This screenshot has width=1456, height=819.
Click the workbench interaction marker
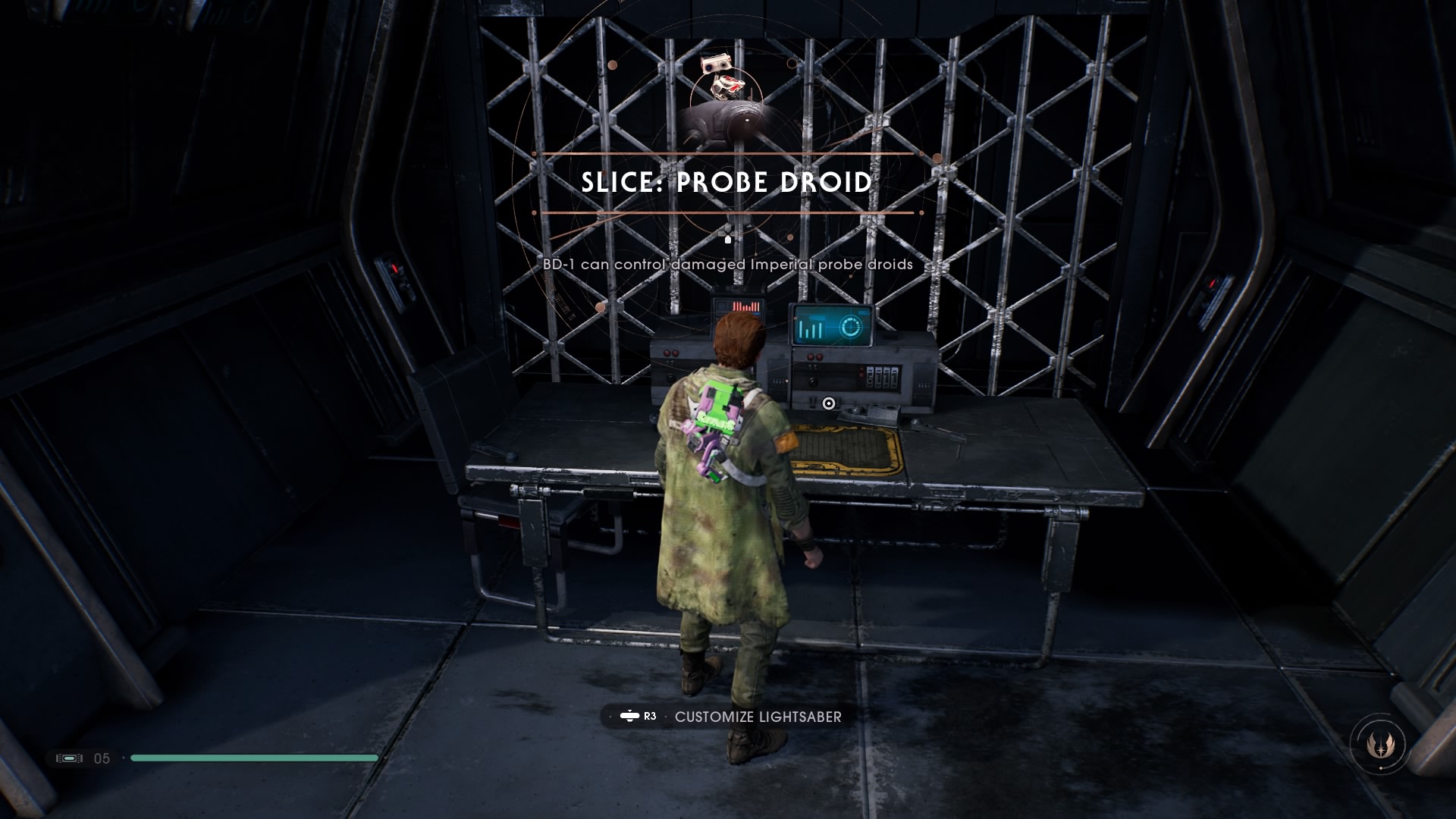point(829,403)
